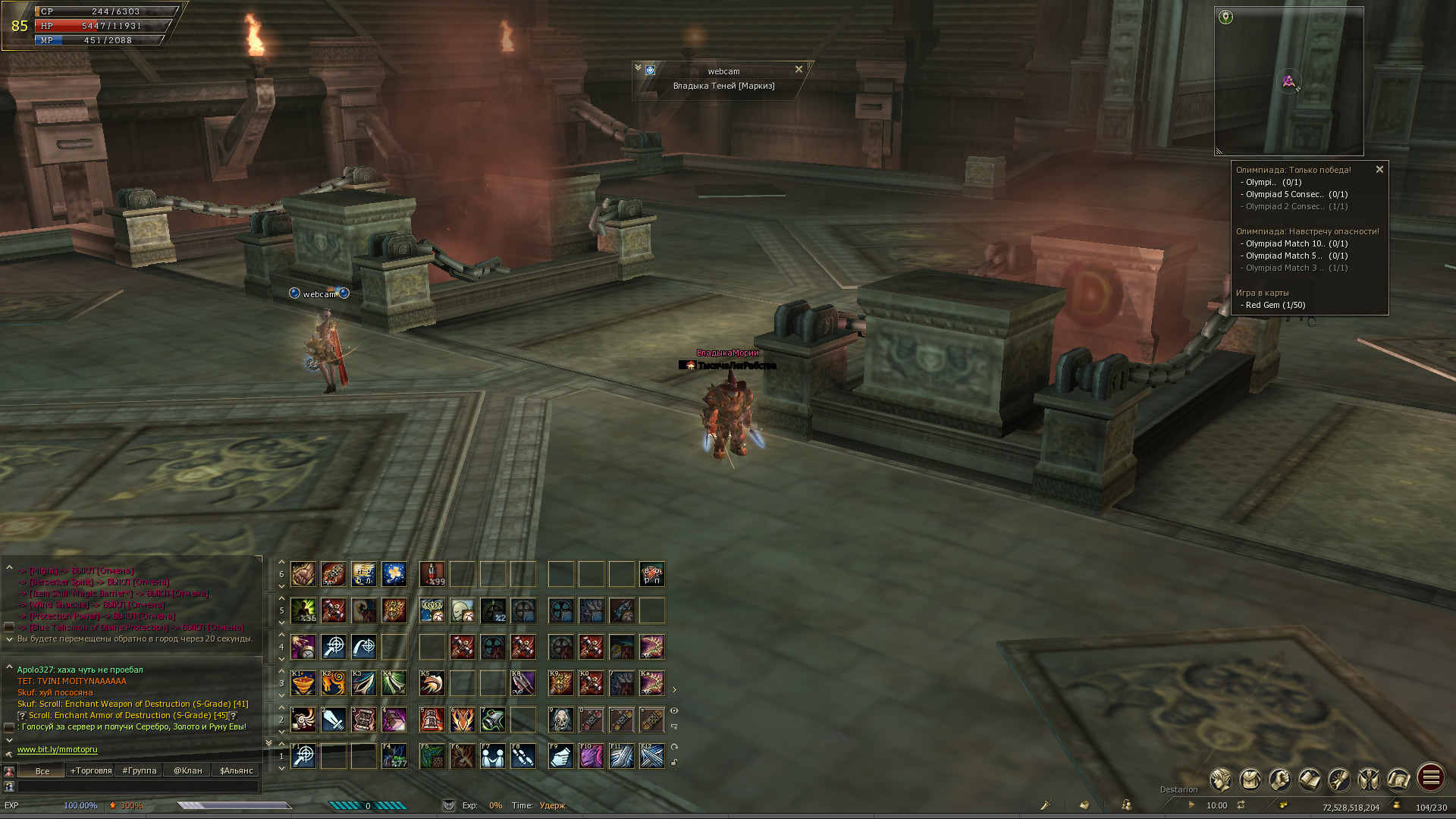This screenshot has height=819, width=1456.
Task: Open the clan crossed-swords banner icon
Action: coord(1369,779)
